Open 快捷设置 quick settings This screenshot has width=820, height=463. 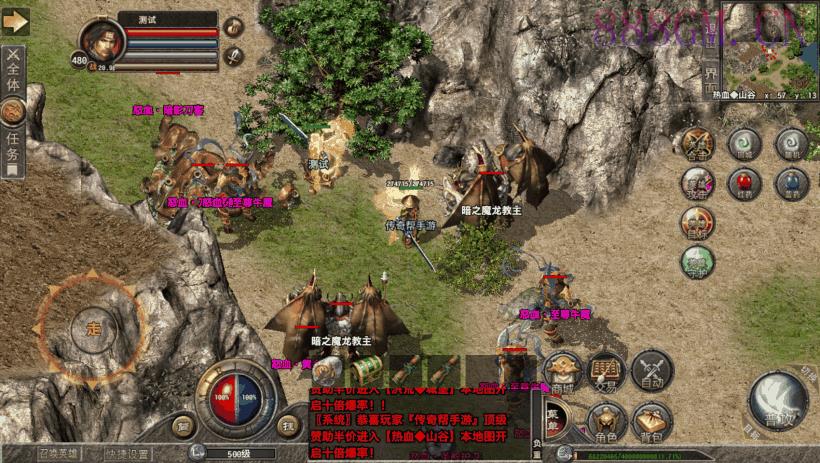coord(125,454)
